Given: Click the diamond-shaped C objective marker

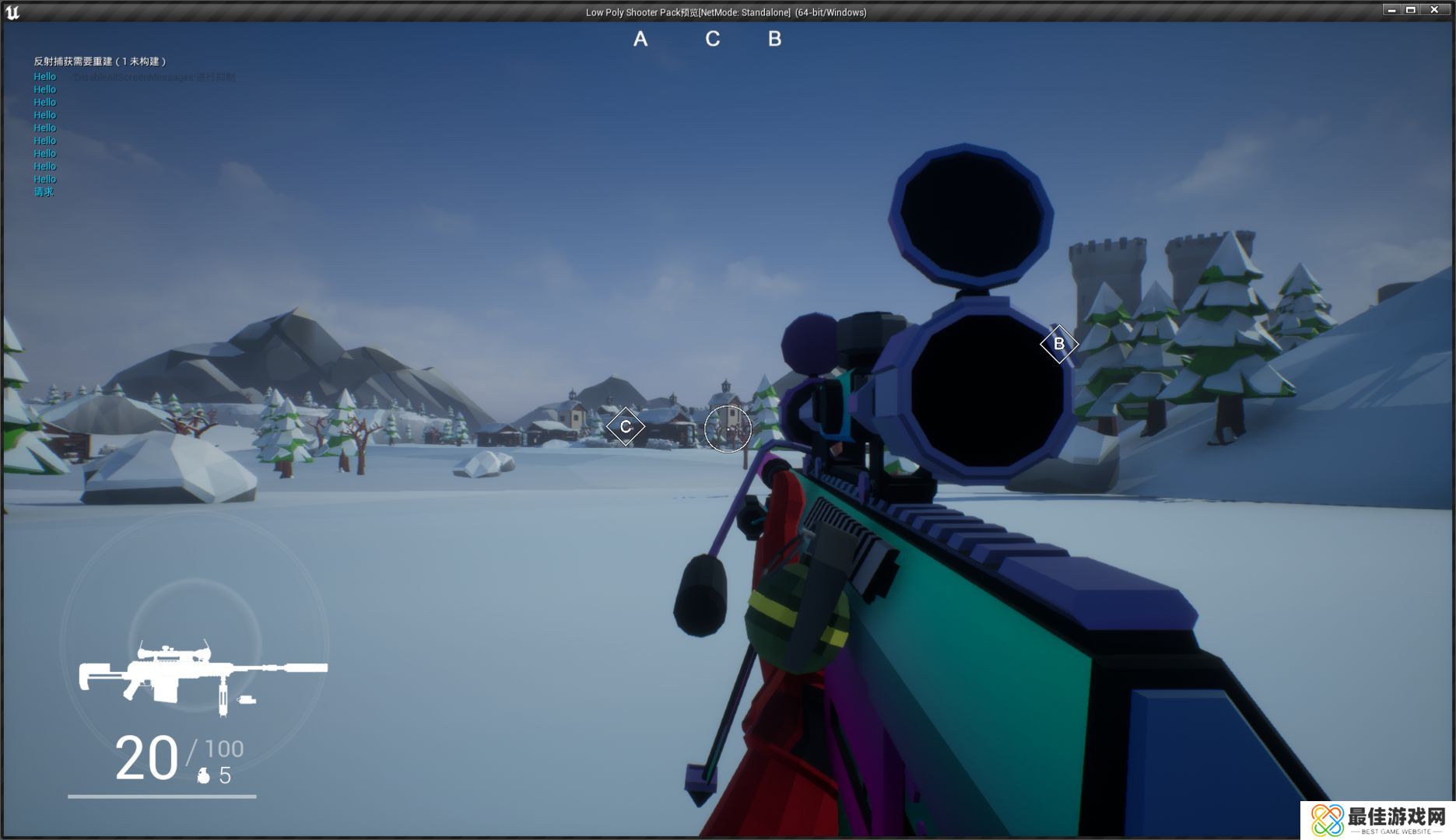Looking at the screenshot, I should (x=625, y=426).
